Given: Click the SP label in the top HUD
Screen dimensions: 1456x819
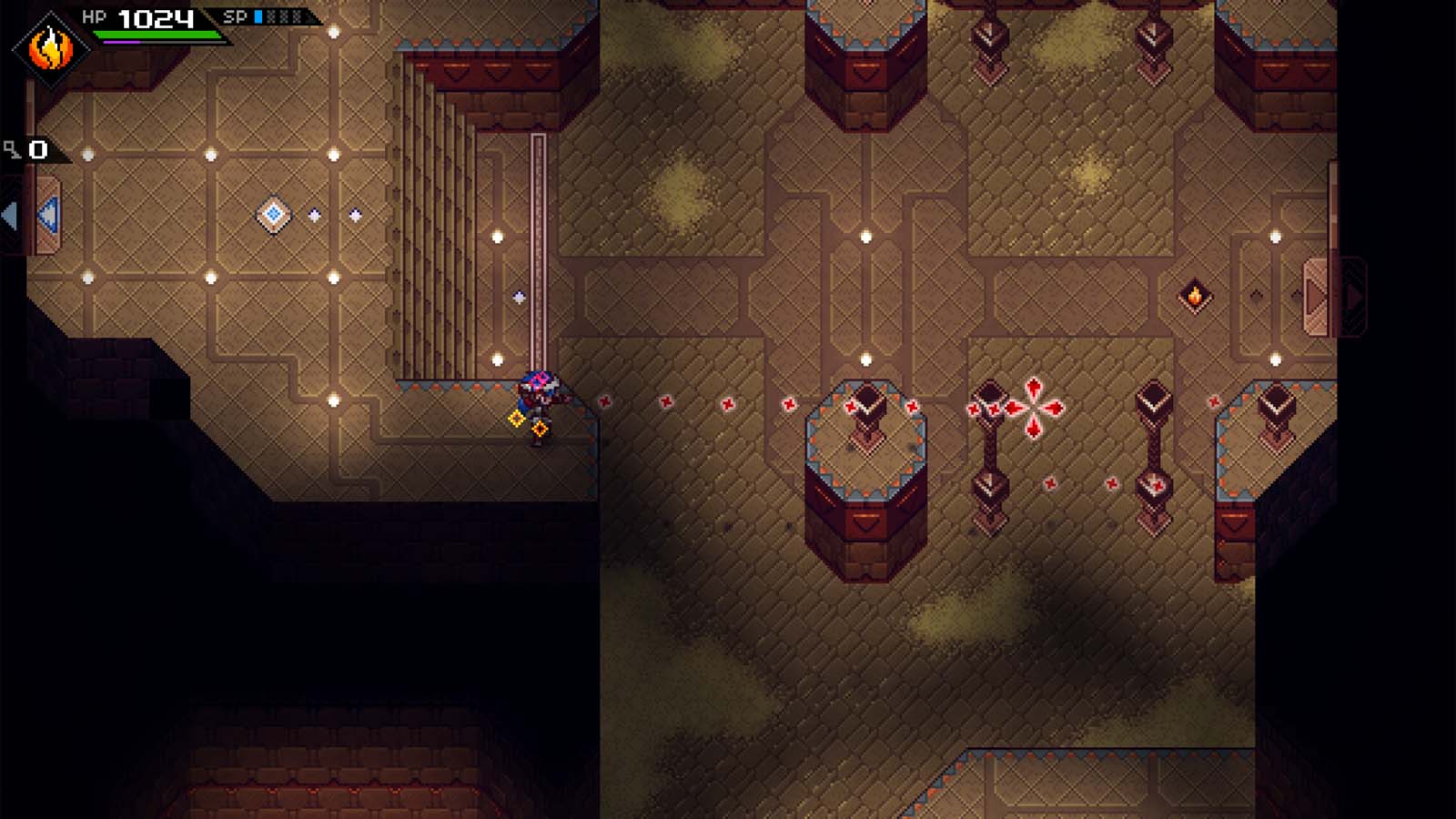Looking at the screenshot, I should [x=233, y=15].
